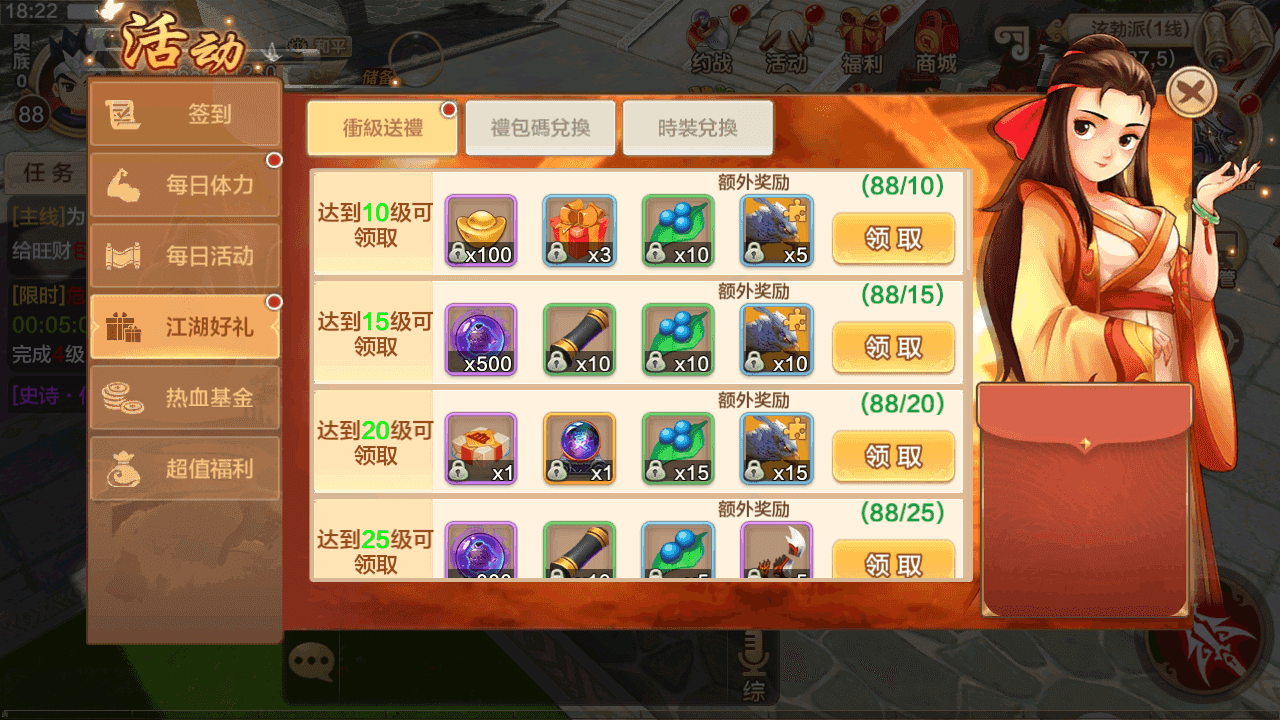Open the chat bubble icon at bottom
1280x720 pixels.
pyautogui.click(x=311, y=659)
